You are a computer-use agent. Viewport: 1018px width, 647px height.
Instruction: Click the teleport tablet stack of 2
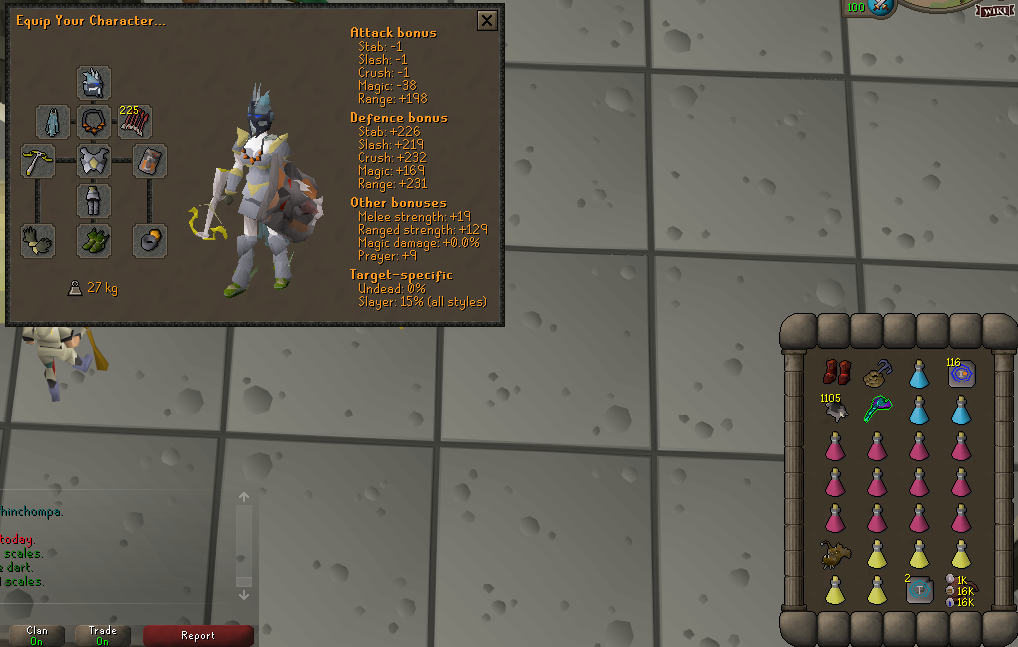919,590
